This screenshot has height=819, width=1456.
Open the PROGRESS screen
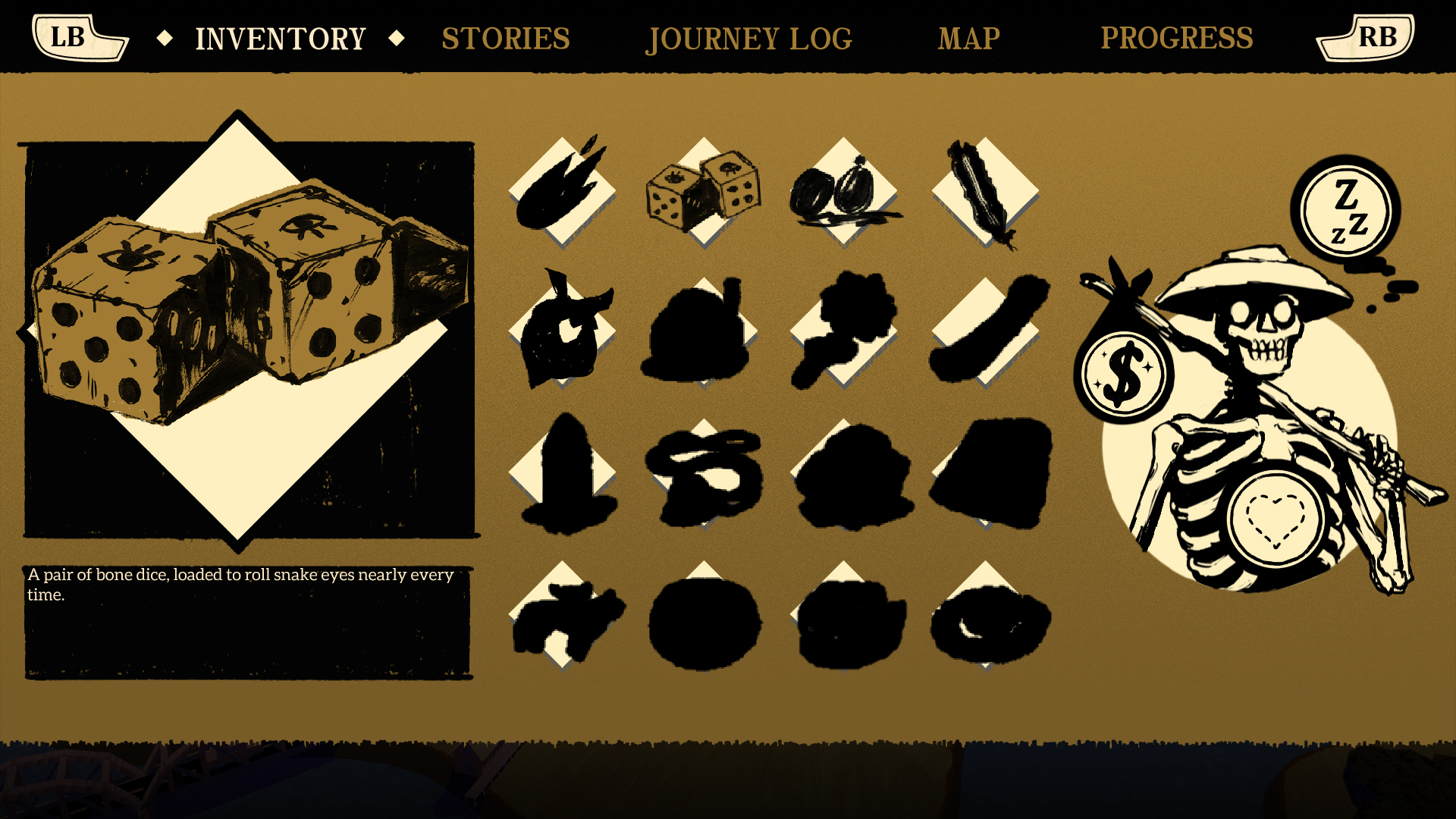tap(1177, 38)
